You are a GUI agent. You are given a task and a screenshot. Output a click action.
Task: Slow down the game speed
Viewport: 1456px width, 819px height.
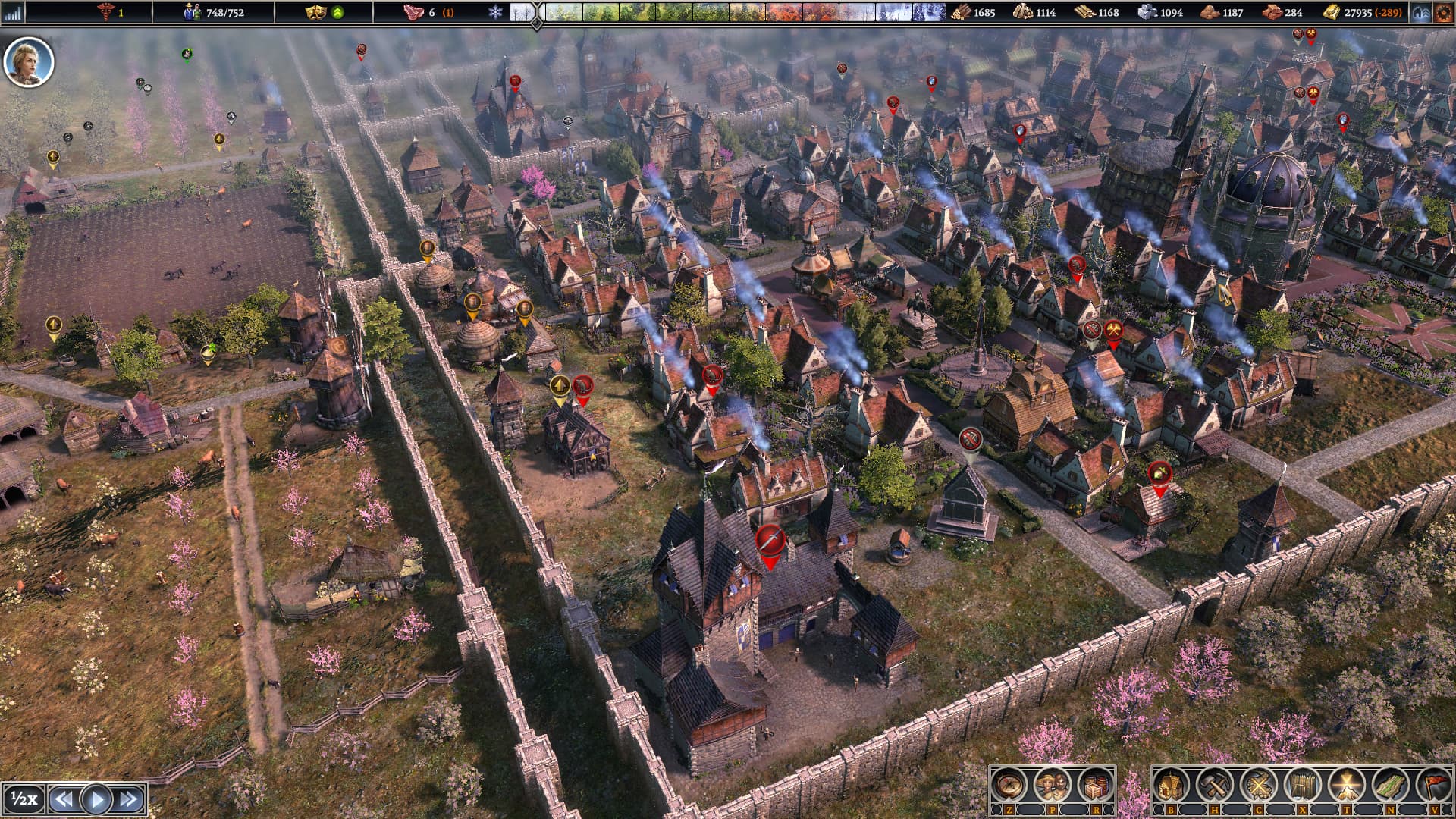click(64, 799)
